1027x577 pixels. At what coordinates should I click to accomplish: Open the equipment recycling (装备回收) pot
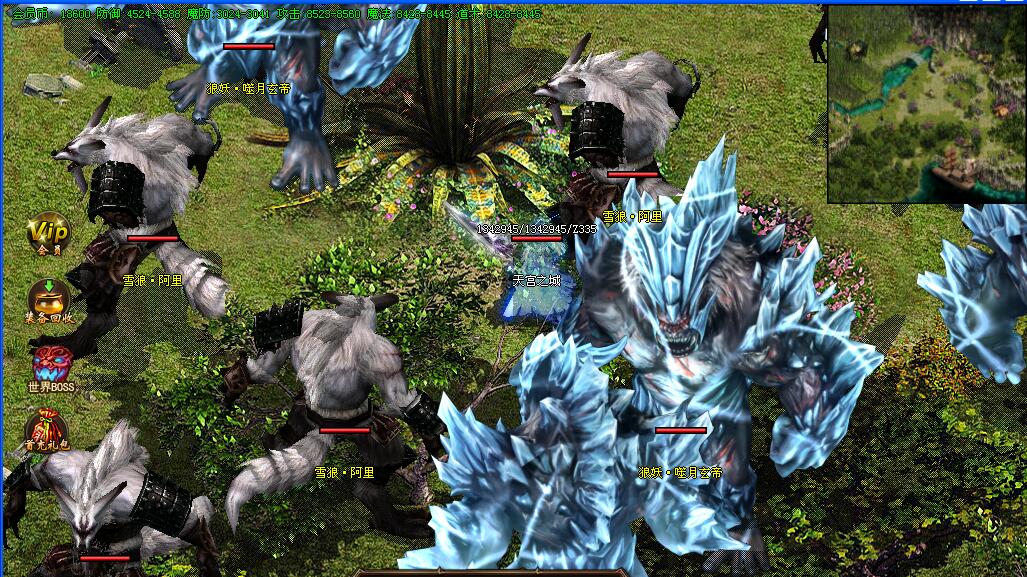point(47,300)
